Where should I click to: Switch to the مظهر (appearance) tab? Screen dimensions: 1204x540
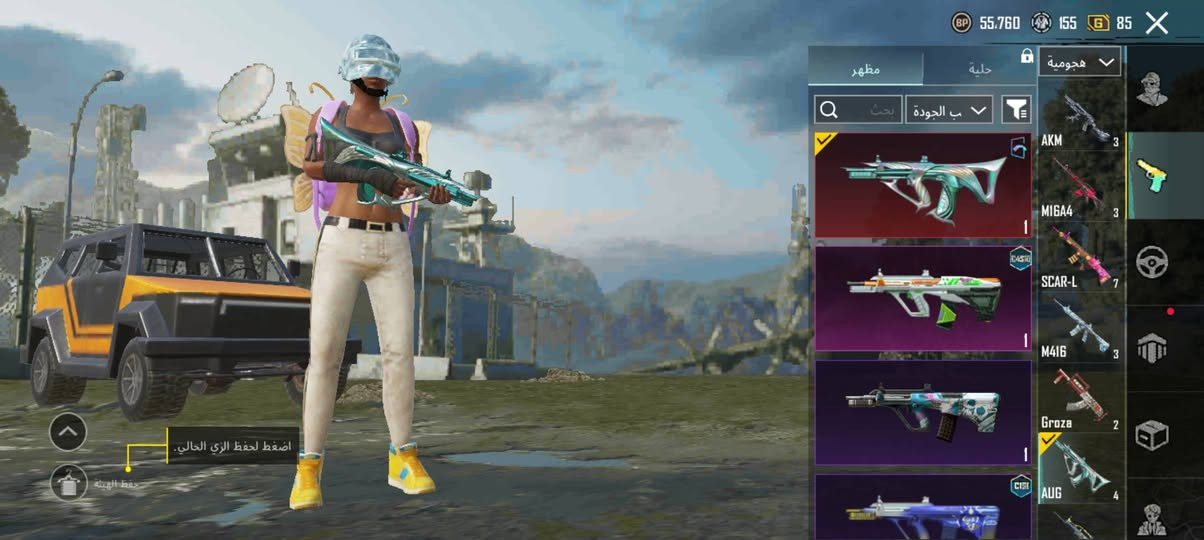point(866,69)
